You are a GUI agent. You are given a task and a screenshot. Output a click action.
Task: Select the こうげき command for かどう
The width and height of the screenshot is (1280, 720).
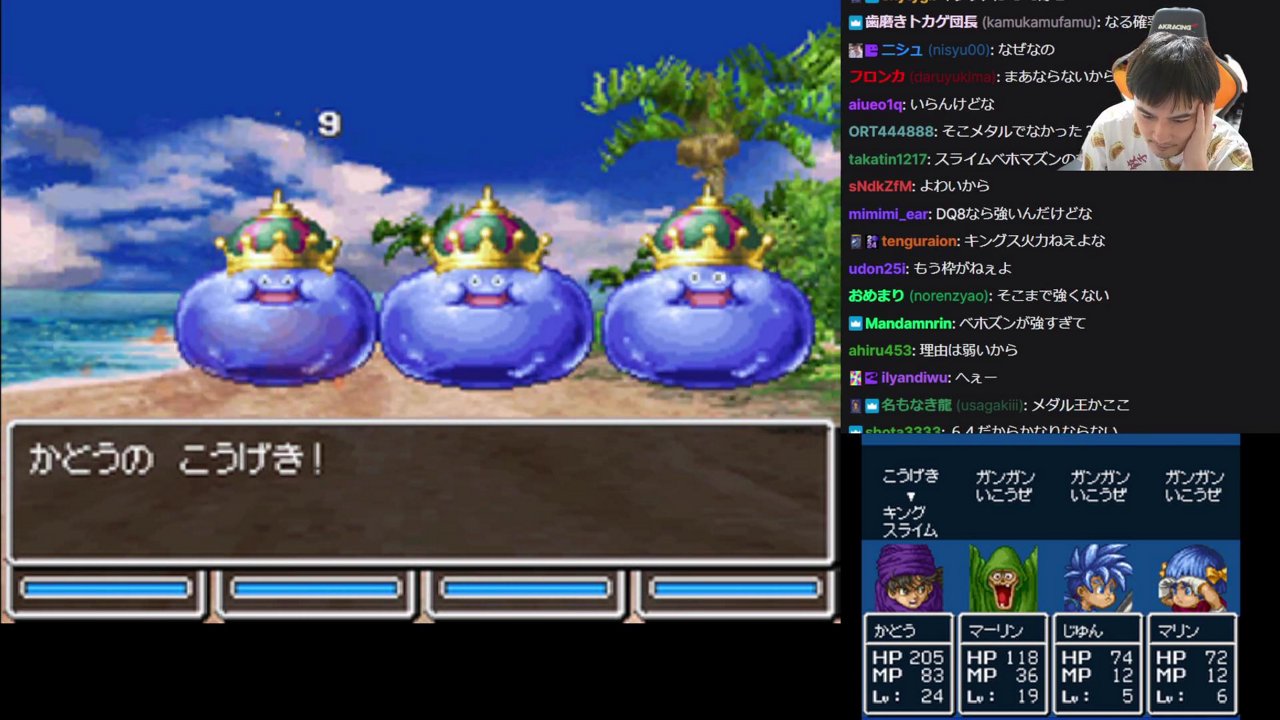pos(911,478)
